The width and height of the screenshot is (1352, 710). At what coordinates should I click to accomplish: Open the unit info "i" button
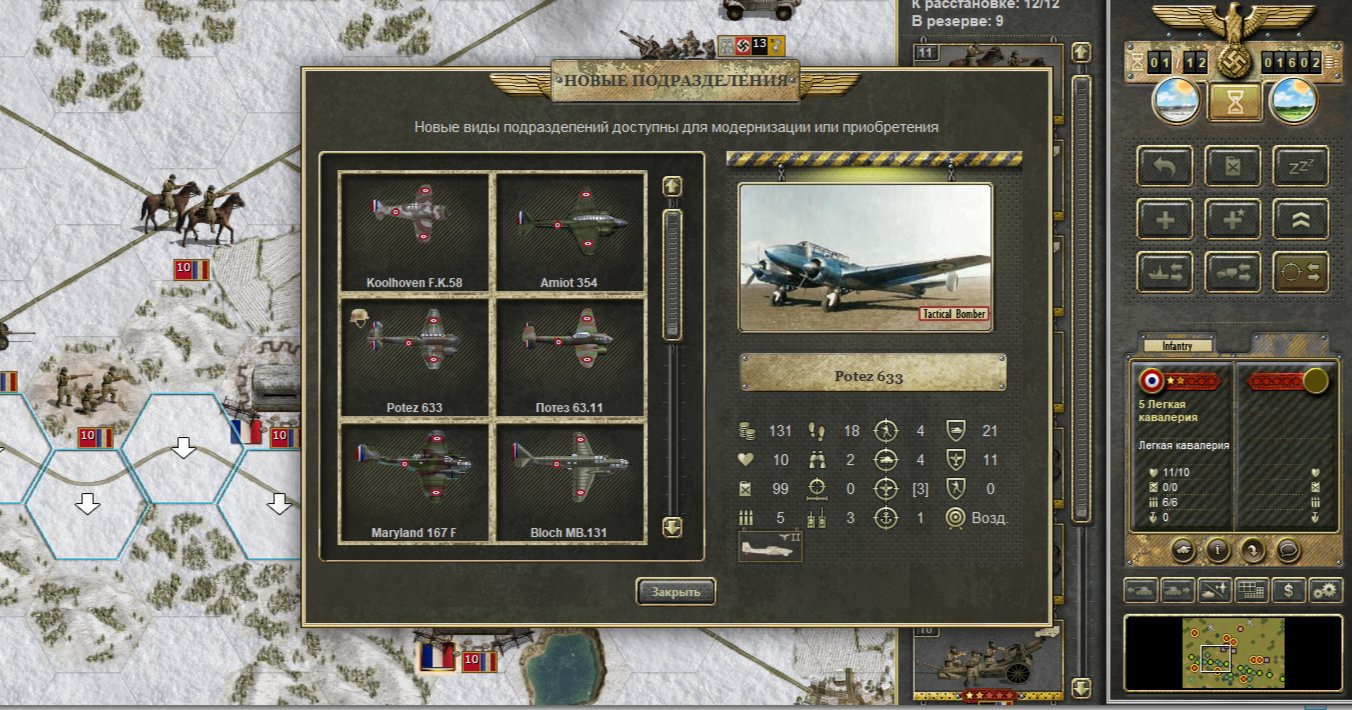click(x=1218, y=548)
